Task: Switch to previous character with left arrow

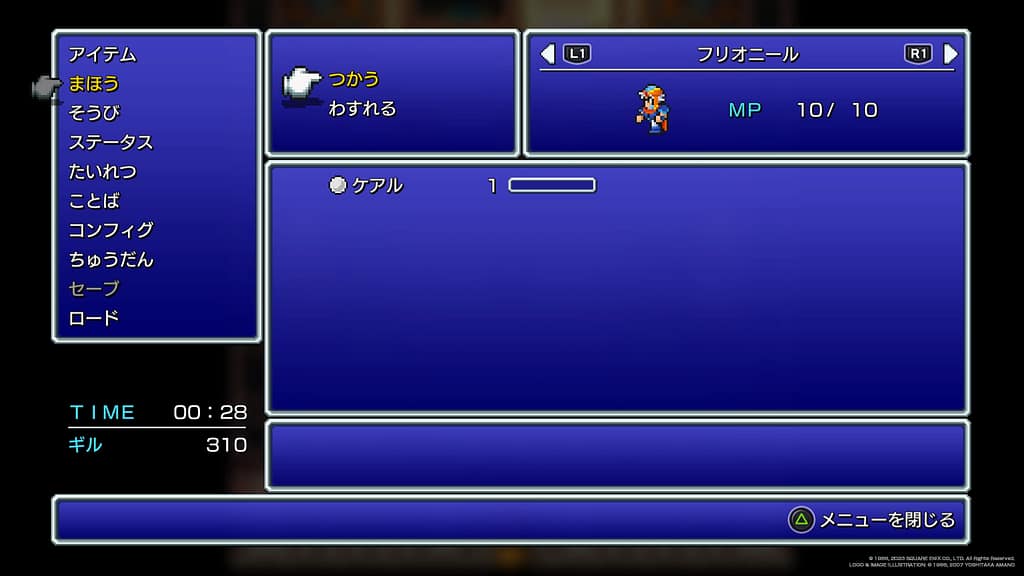Action: coord(547,53)
